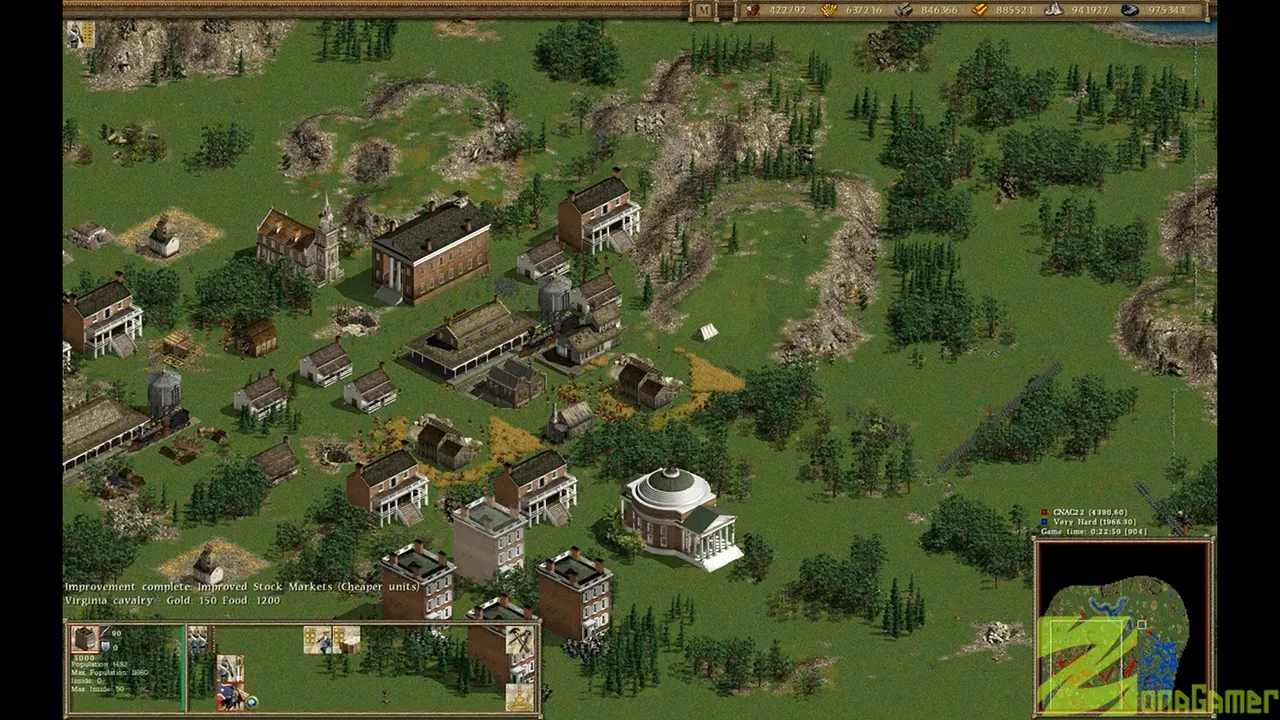Image resolution: width=1280 pixels, height=720 pixels.
Task: Select the saber cavalry unit icon
Action: coord(230,668)
